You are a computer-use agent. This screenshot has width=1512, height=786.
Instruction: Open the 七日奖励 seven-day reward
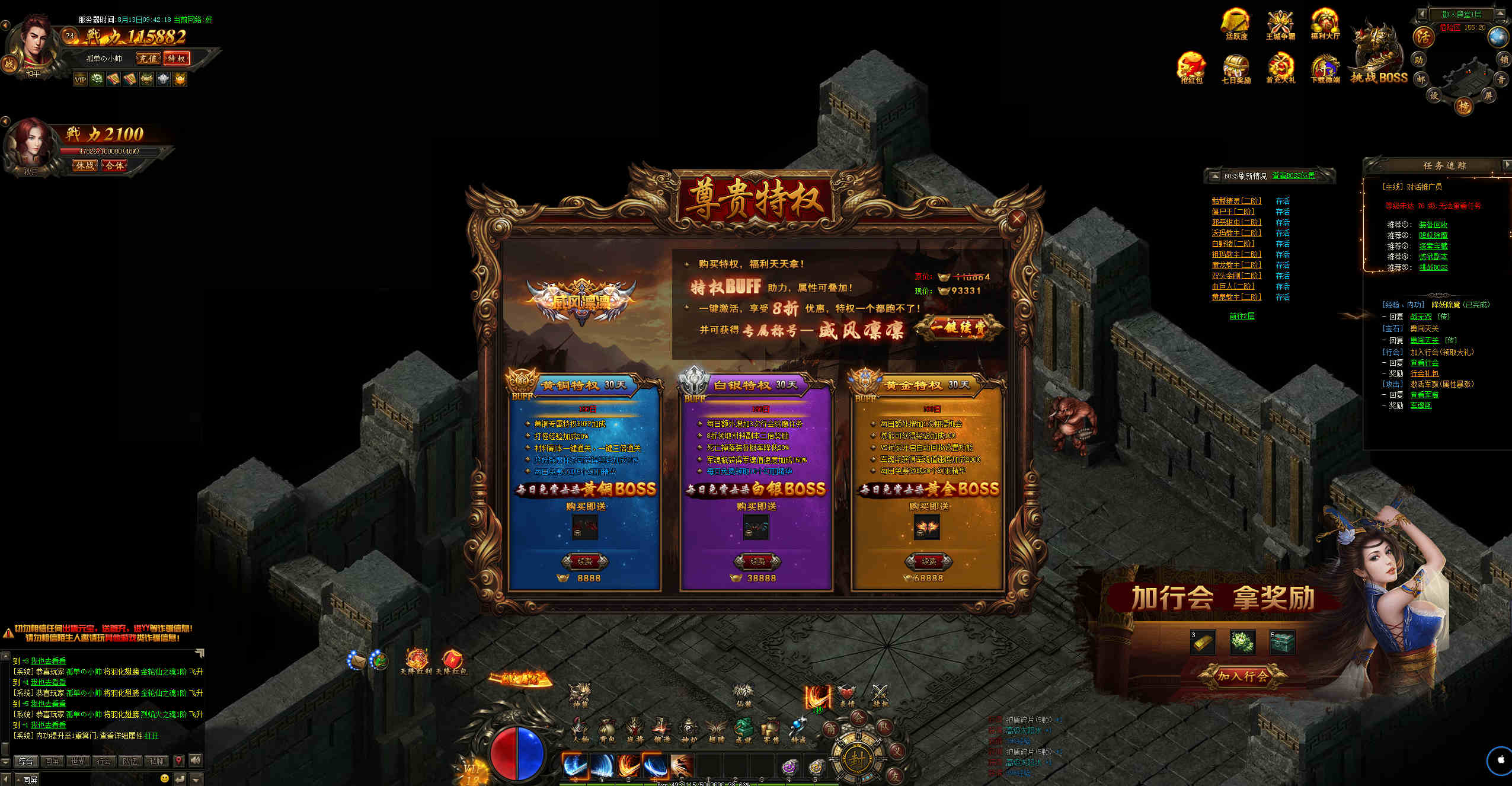tap(1236, 67)
